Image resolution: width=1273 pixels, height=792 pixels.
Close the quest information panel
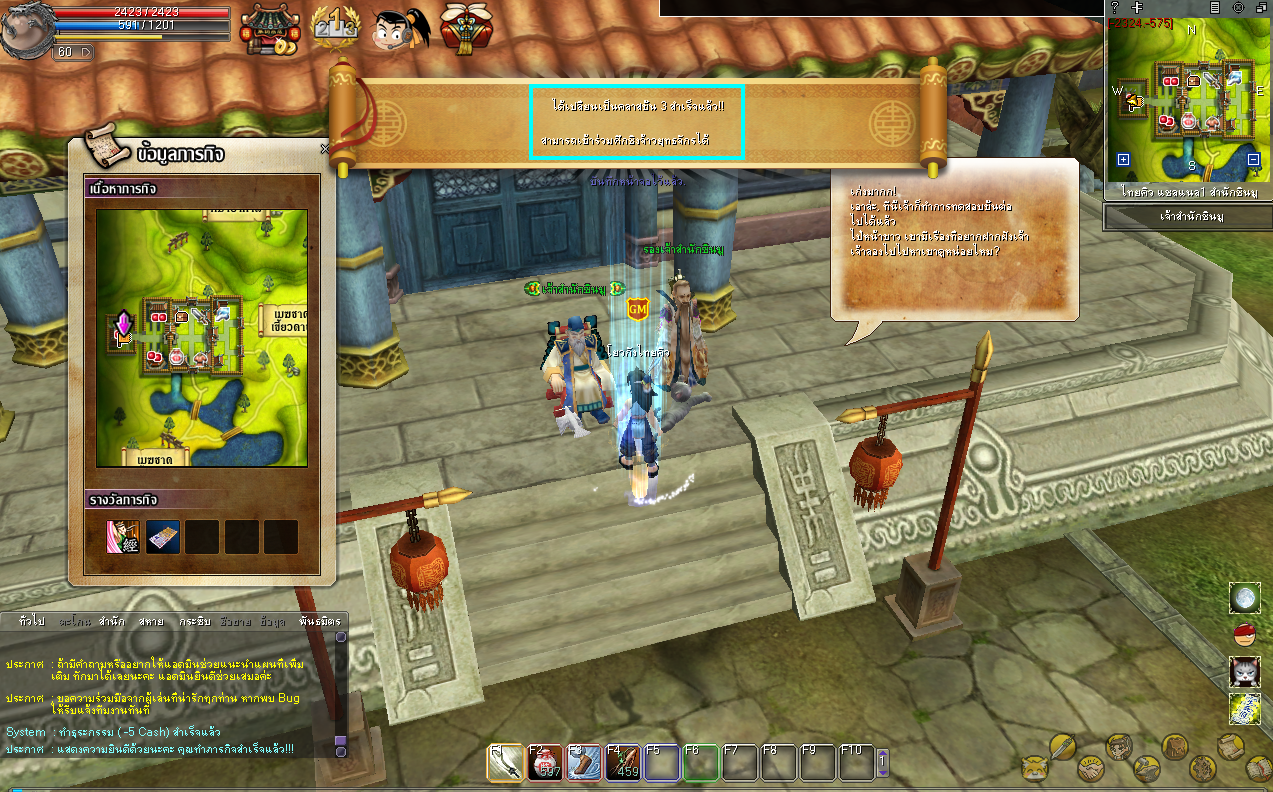point(324,149)
